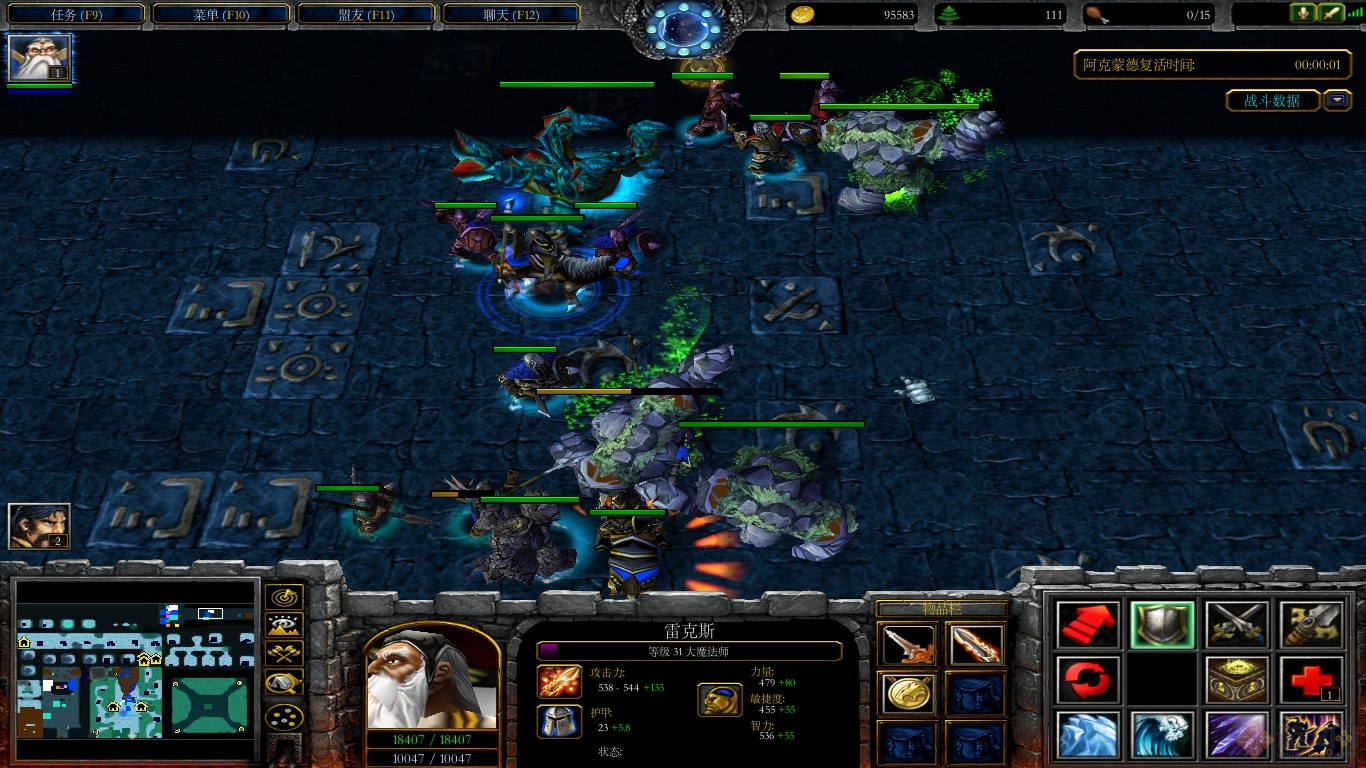The width and height of the screenshot is (1366, 768).
Task: Open the 盟友 (F11) allies menu
Action: [366, 15]
